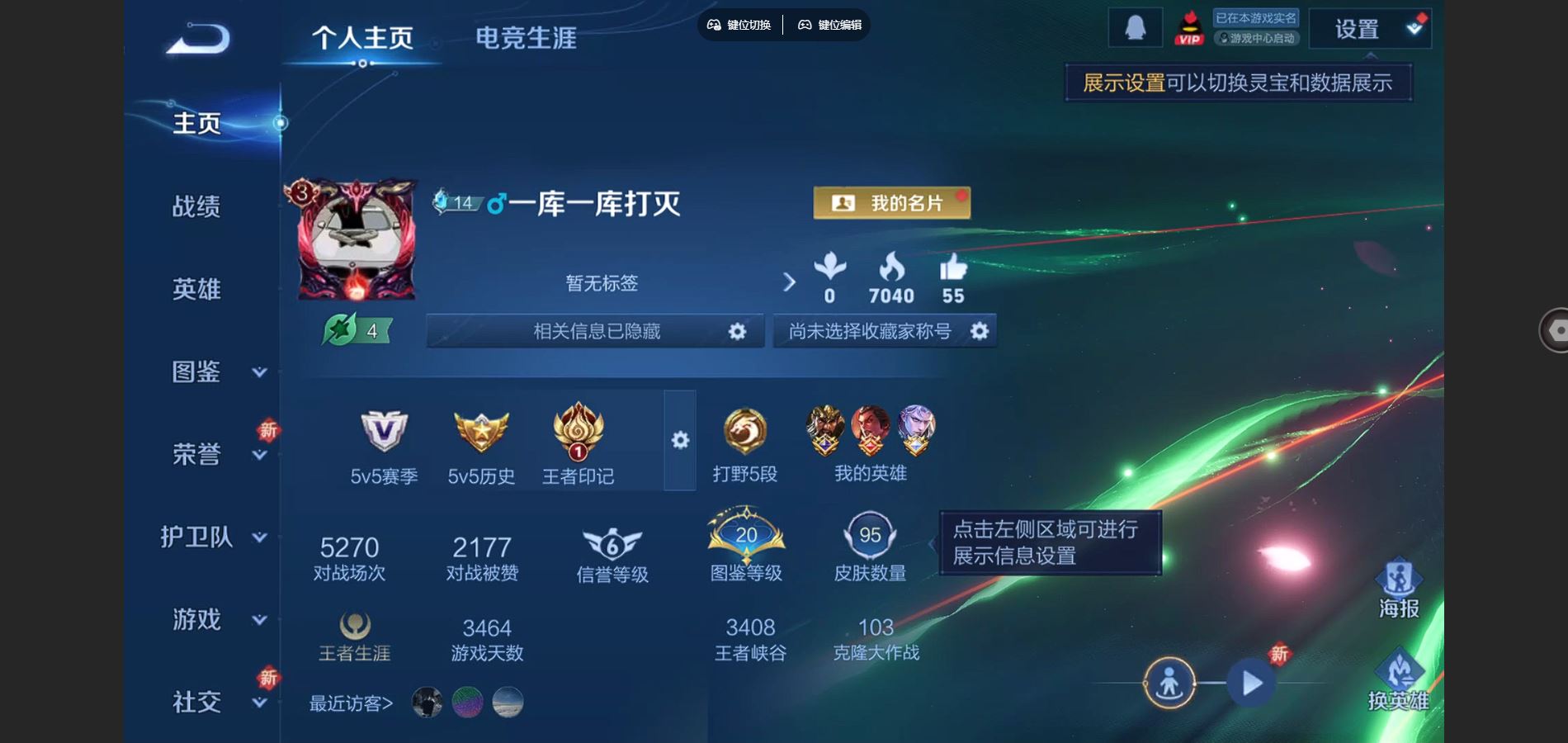Click the VIP badge icon
Screen dimensions: 1568x743
pos(1189,27)
